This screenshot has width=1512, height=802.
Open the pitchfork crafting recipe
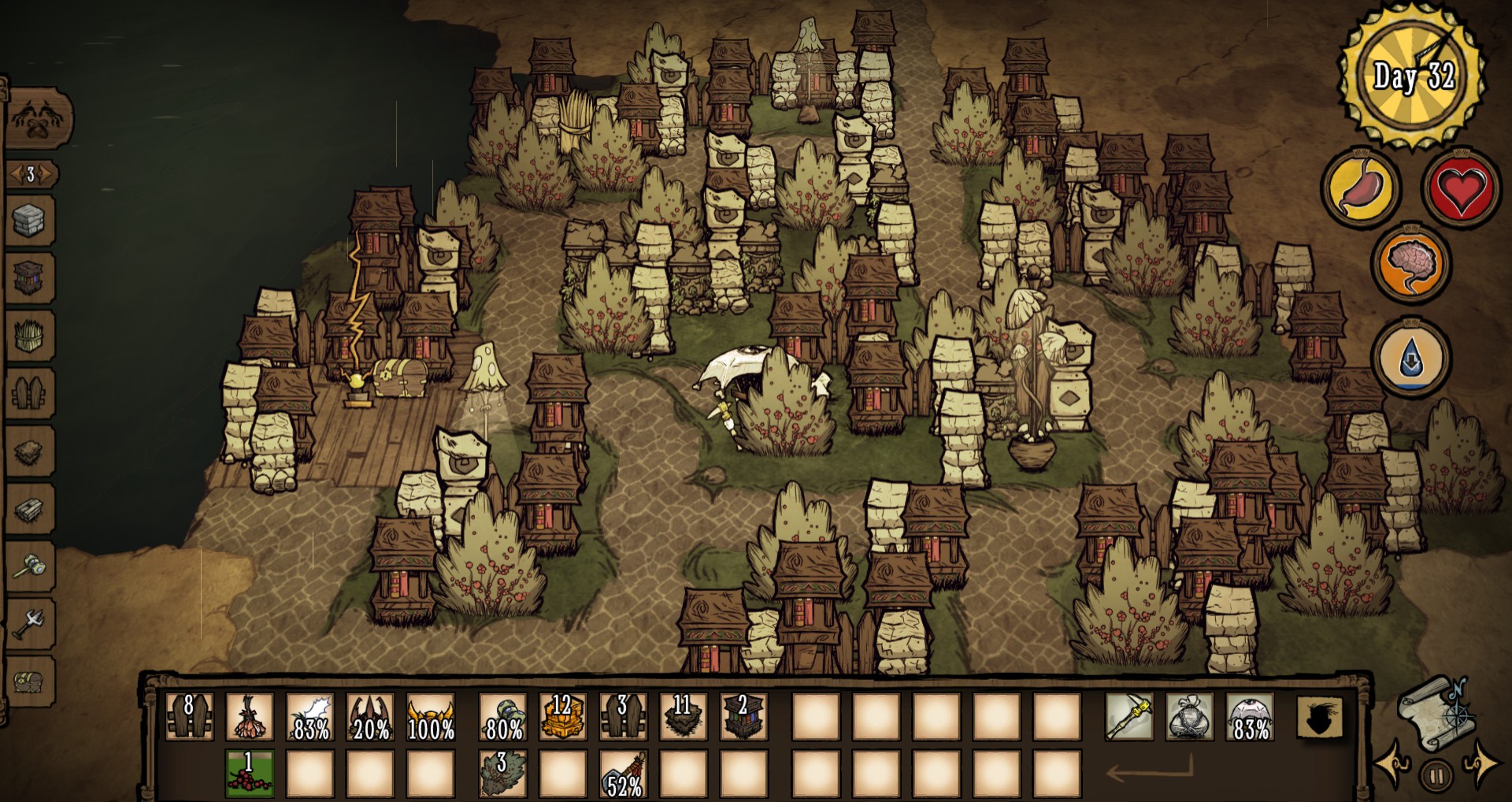(31, 624)
